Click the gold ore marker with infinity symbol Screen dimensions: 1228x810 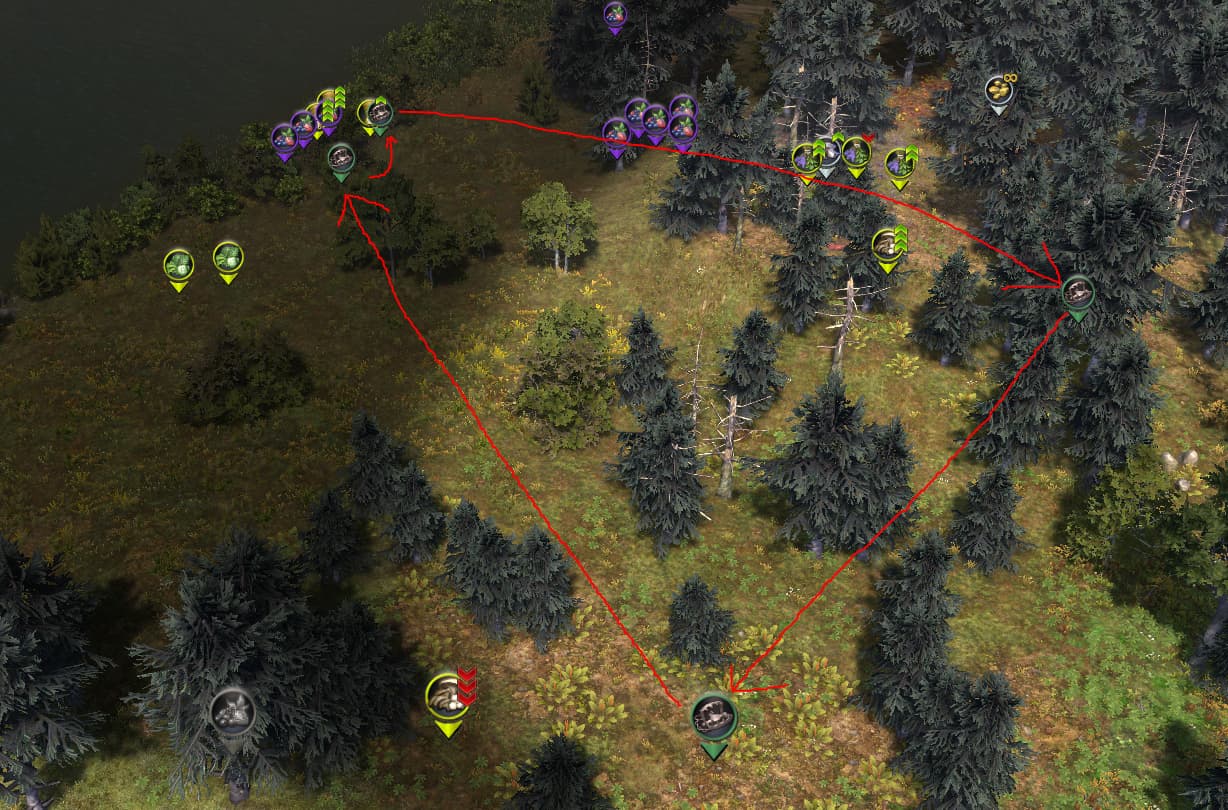(x=997, y=91)
